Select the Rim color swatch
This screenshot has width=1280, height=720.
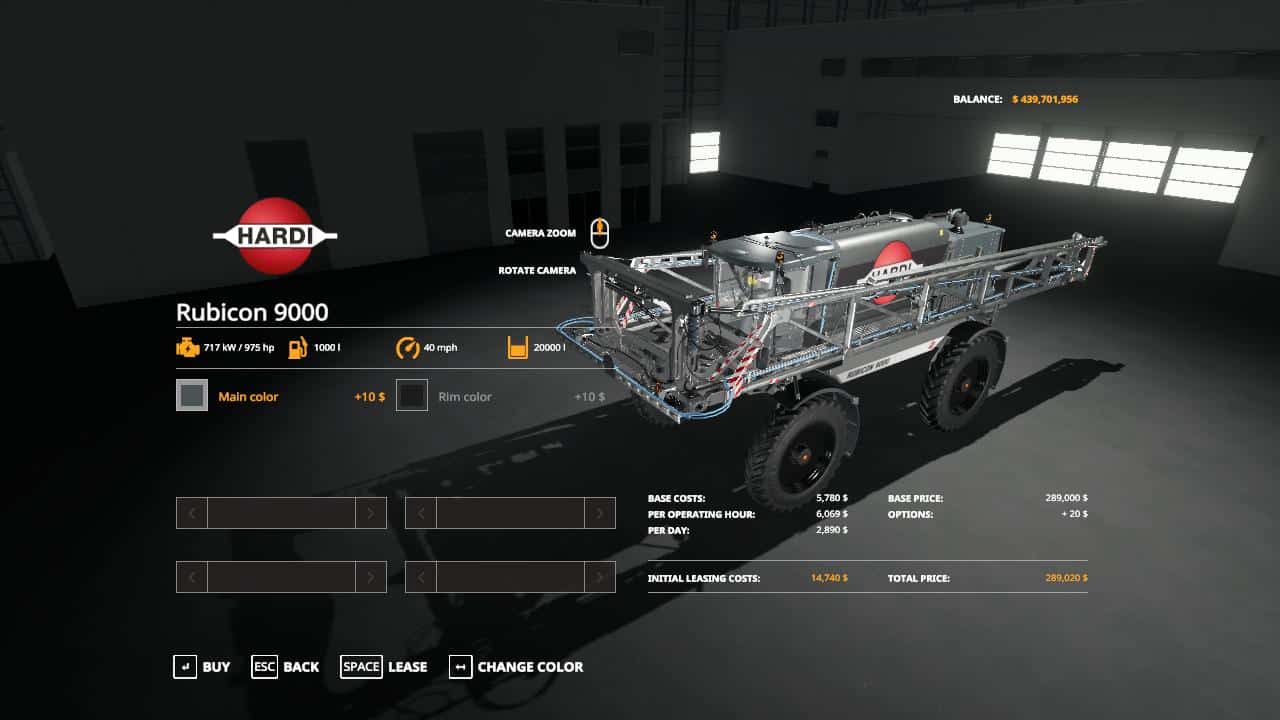[x=412, y=396]
